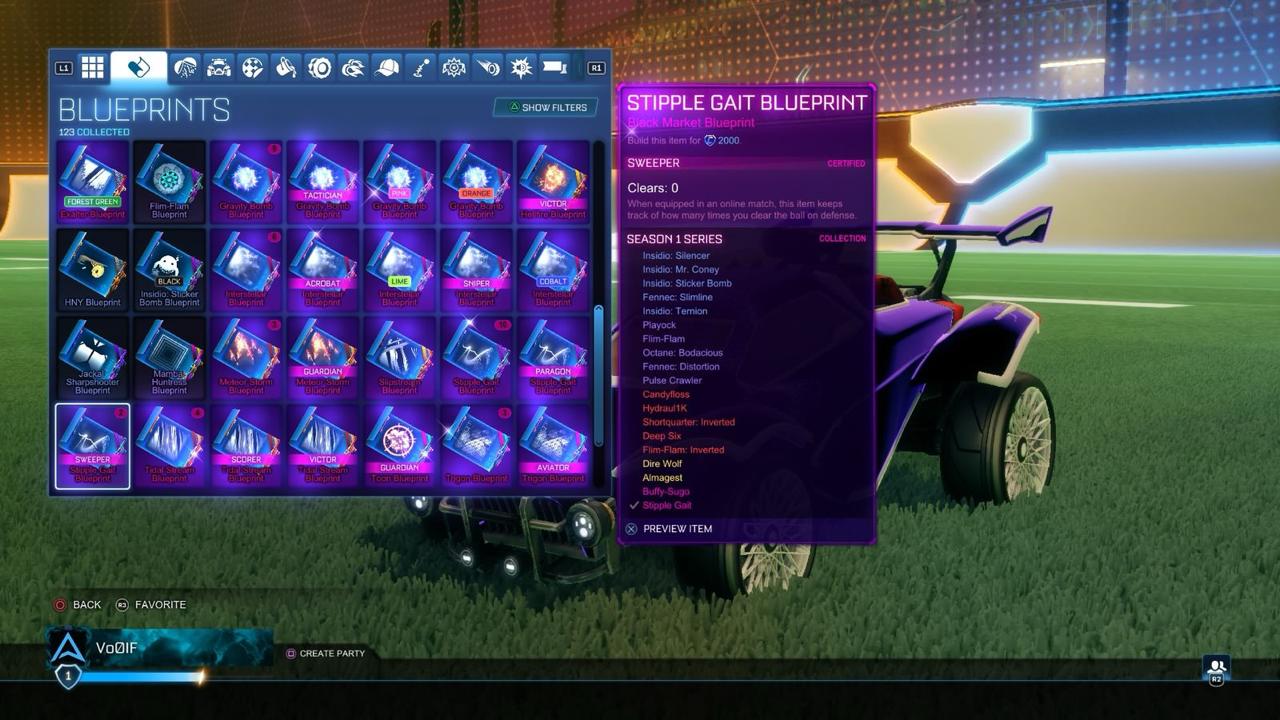This screenshot has width=1280, height=720.
Task: Open the Mamba Huntress Blueprint
Action: pos(169,357)
